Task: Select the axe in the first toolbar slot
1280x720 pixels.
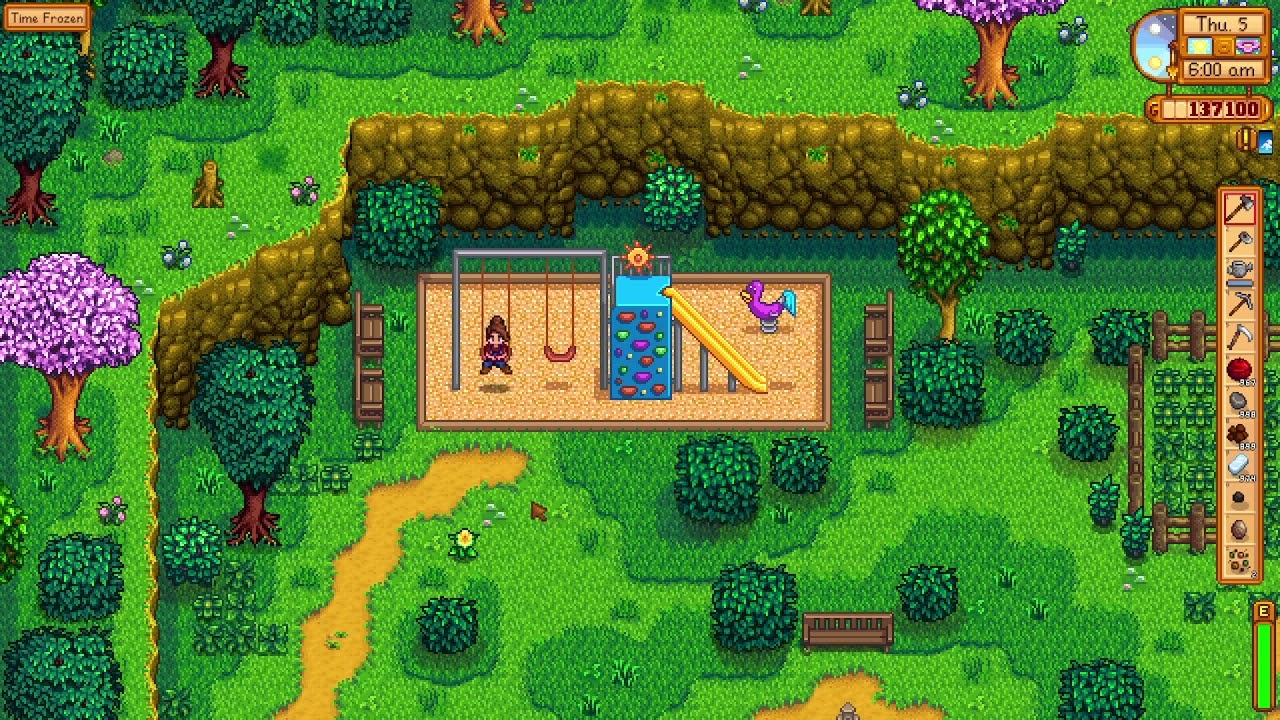Action: [1240, 206]
